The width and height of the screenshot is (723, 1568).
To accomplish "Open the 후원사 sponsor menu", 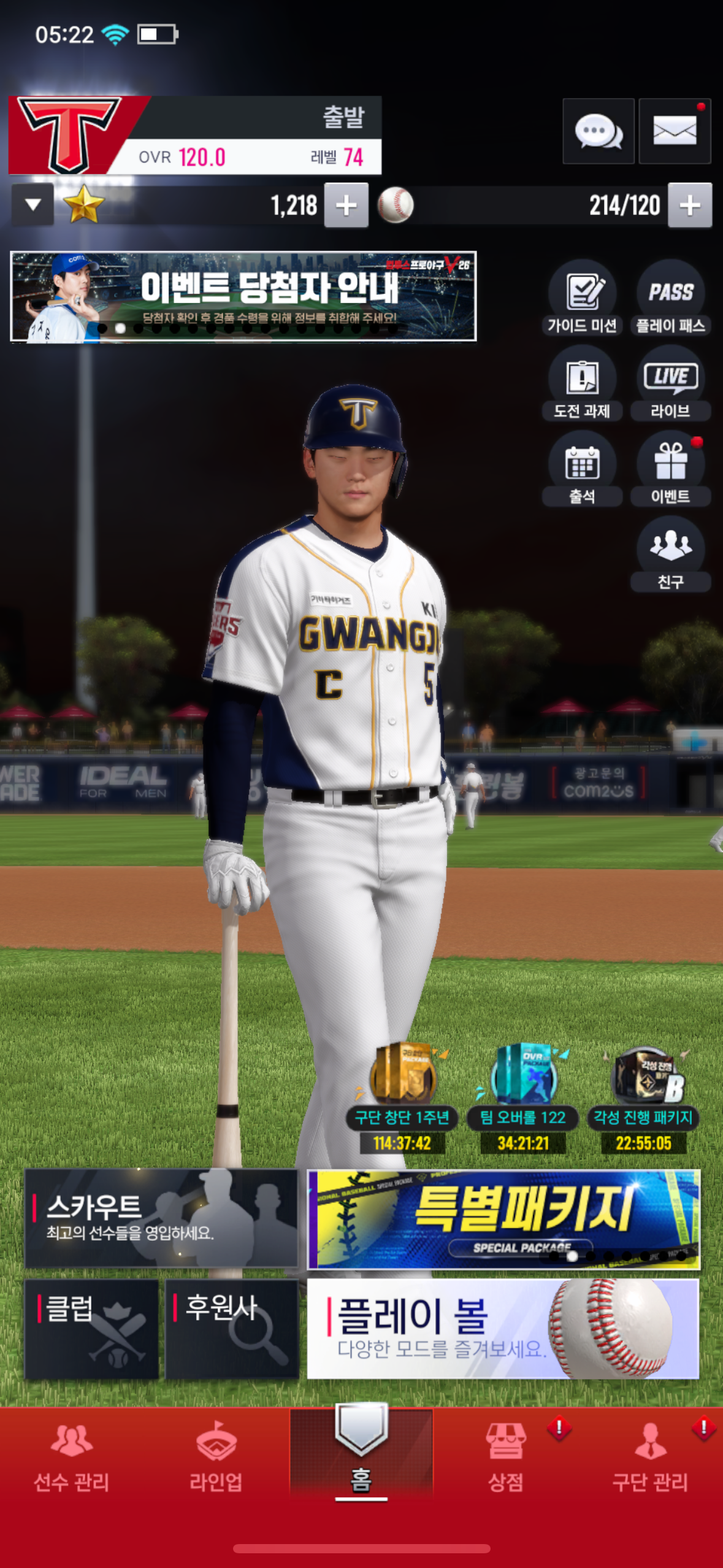I will pyautogui.click(x=232, y=1329).
